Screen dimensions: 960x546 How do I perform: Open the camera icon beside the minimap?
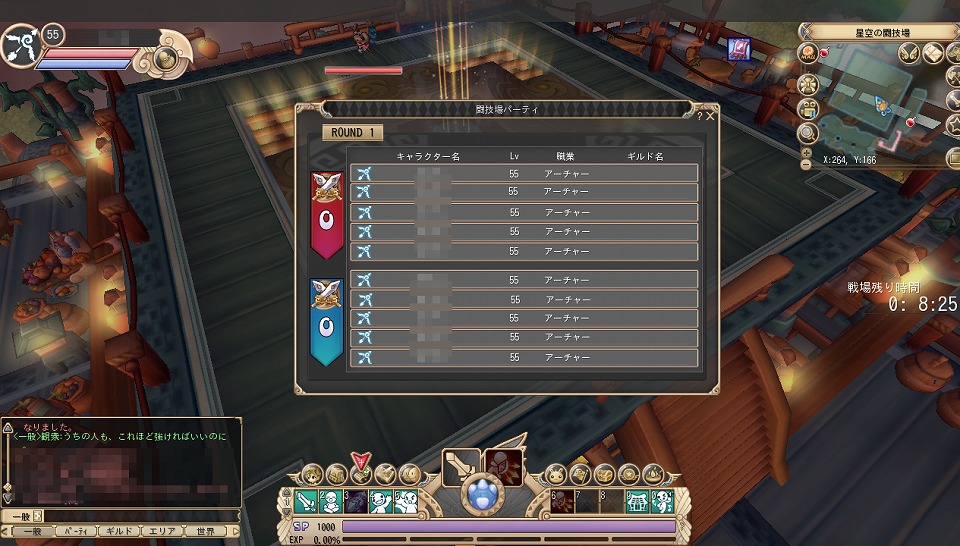coord(809,106)
